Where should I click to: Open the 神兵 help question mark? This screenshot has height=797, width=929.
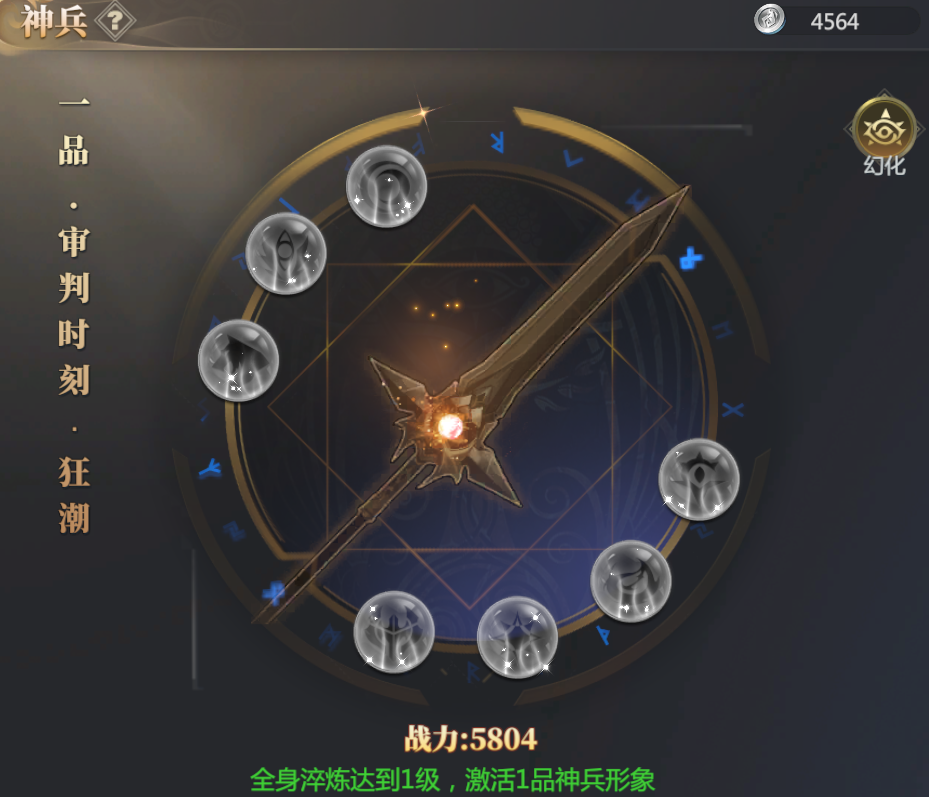click(x=115, y=20)
